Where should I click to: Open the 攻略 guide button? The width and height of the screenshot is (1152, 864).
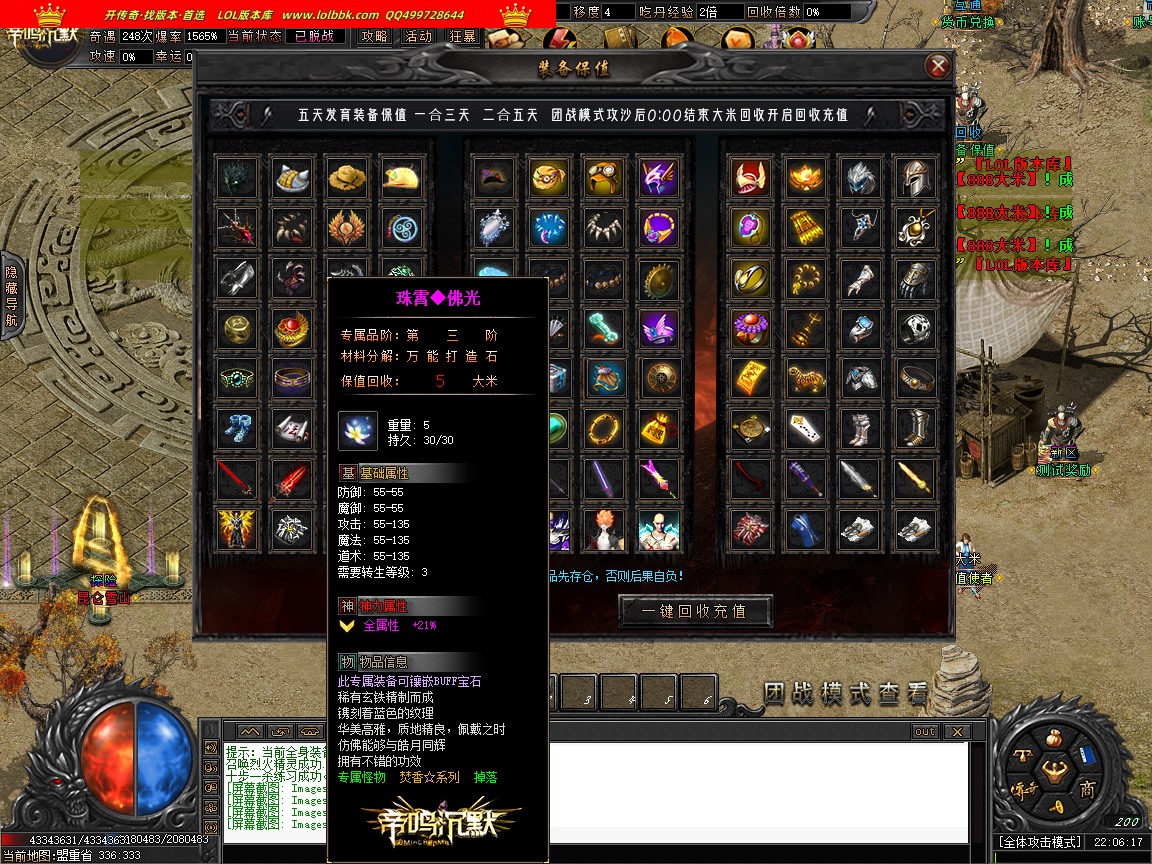pyautogui.click(x=374, y=36)
